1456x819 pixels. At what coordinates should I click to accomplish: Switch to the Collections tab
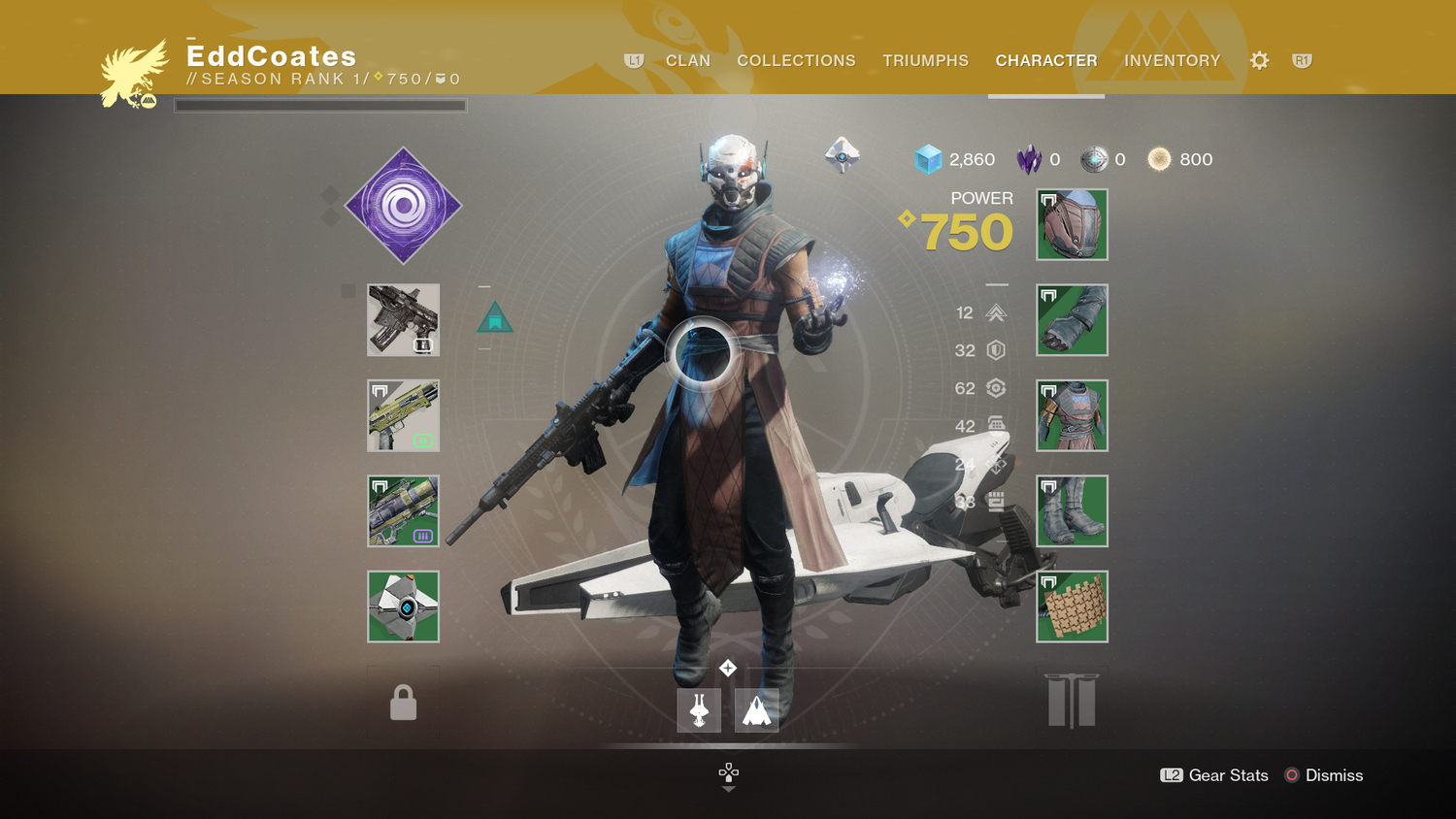click(x=796, y=60)
